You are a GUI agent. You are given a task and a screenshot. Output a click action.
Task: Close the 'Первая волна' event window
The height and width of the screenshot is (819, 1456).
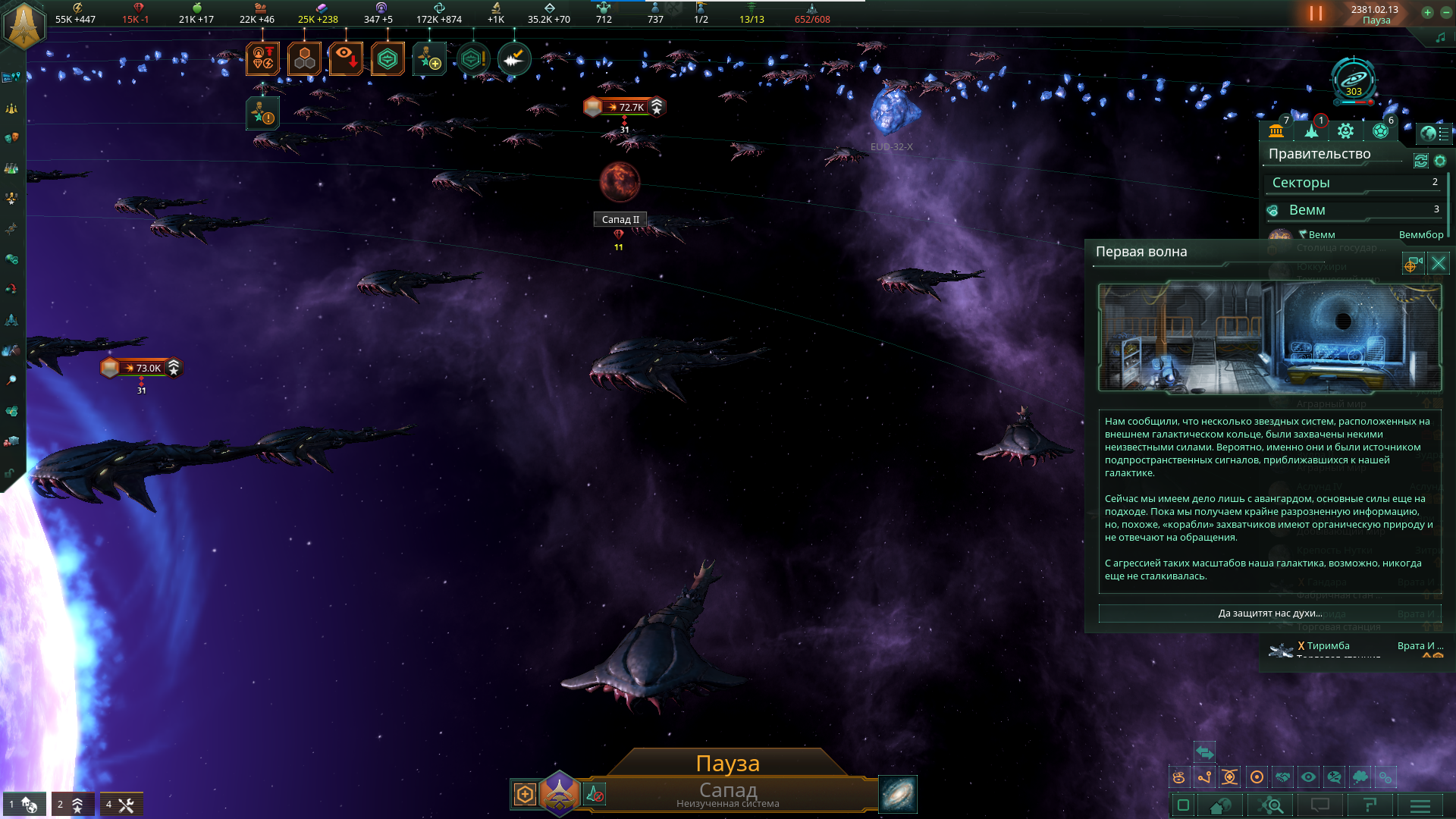pos(1438,263)
